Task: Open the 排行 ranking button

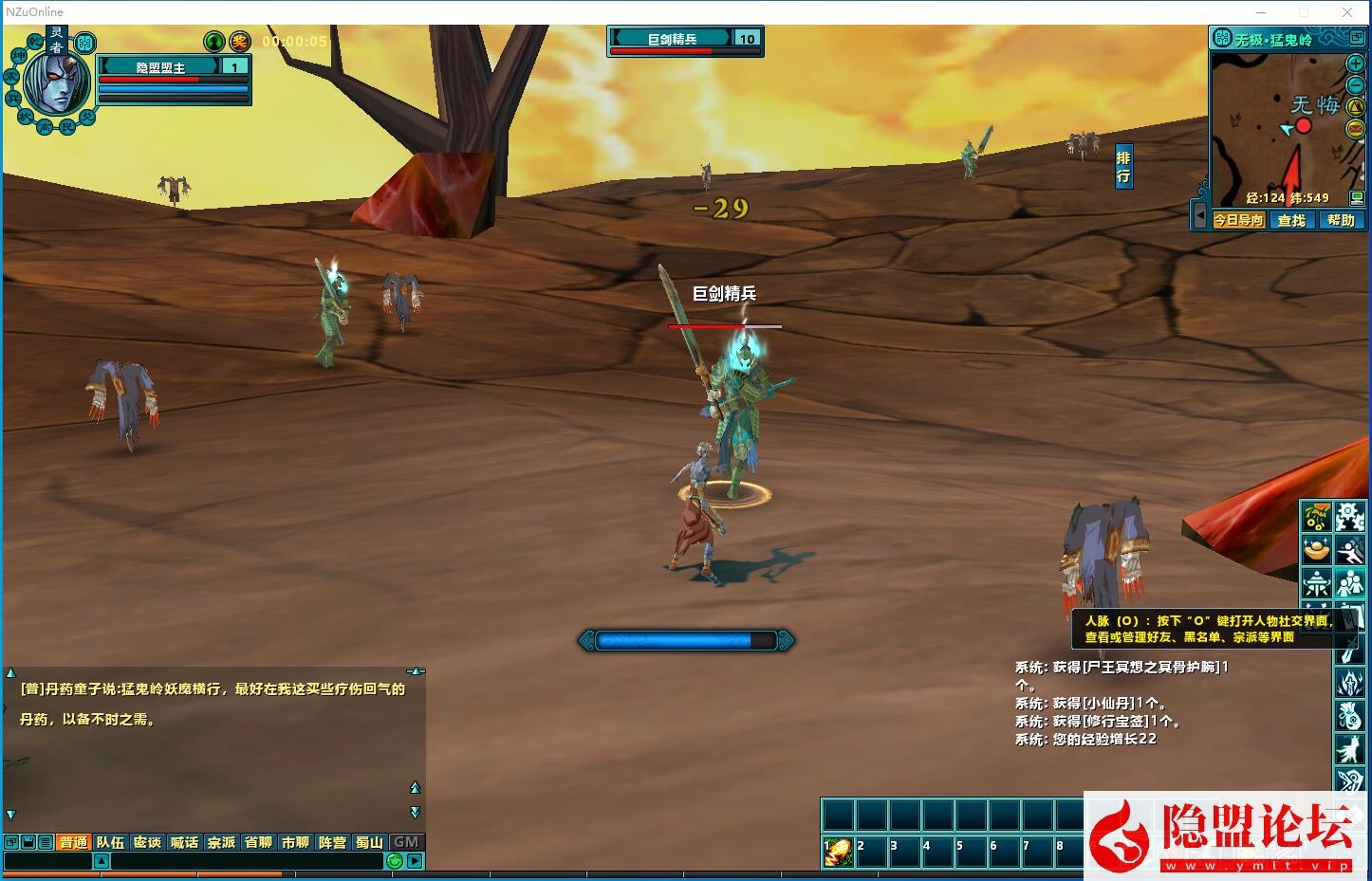Action: (1123, 167)
